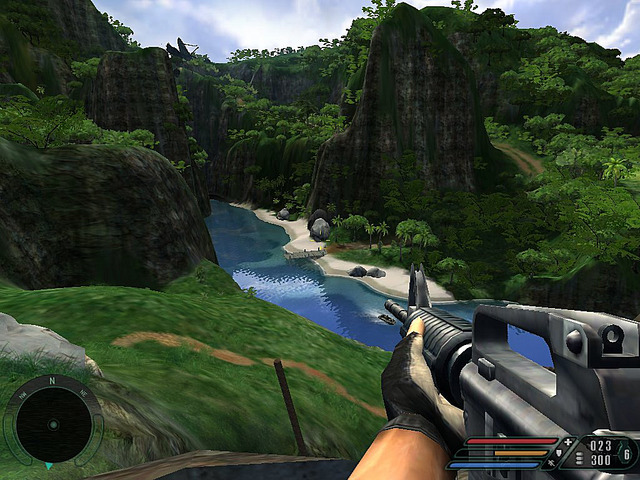This screenshot has height=480, width=640.
Task: Click the N compass heading on the radar
Action: [x=53, y=380]
